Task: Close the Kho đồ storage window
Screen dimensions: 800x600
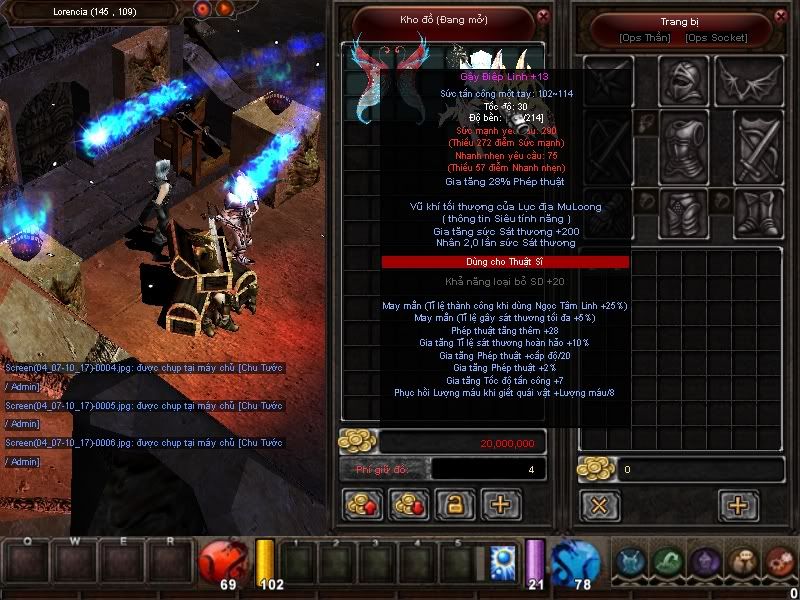Action: 542,16
